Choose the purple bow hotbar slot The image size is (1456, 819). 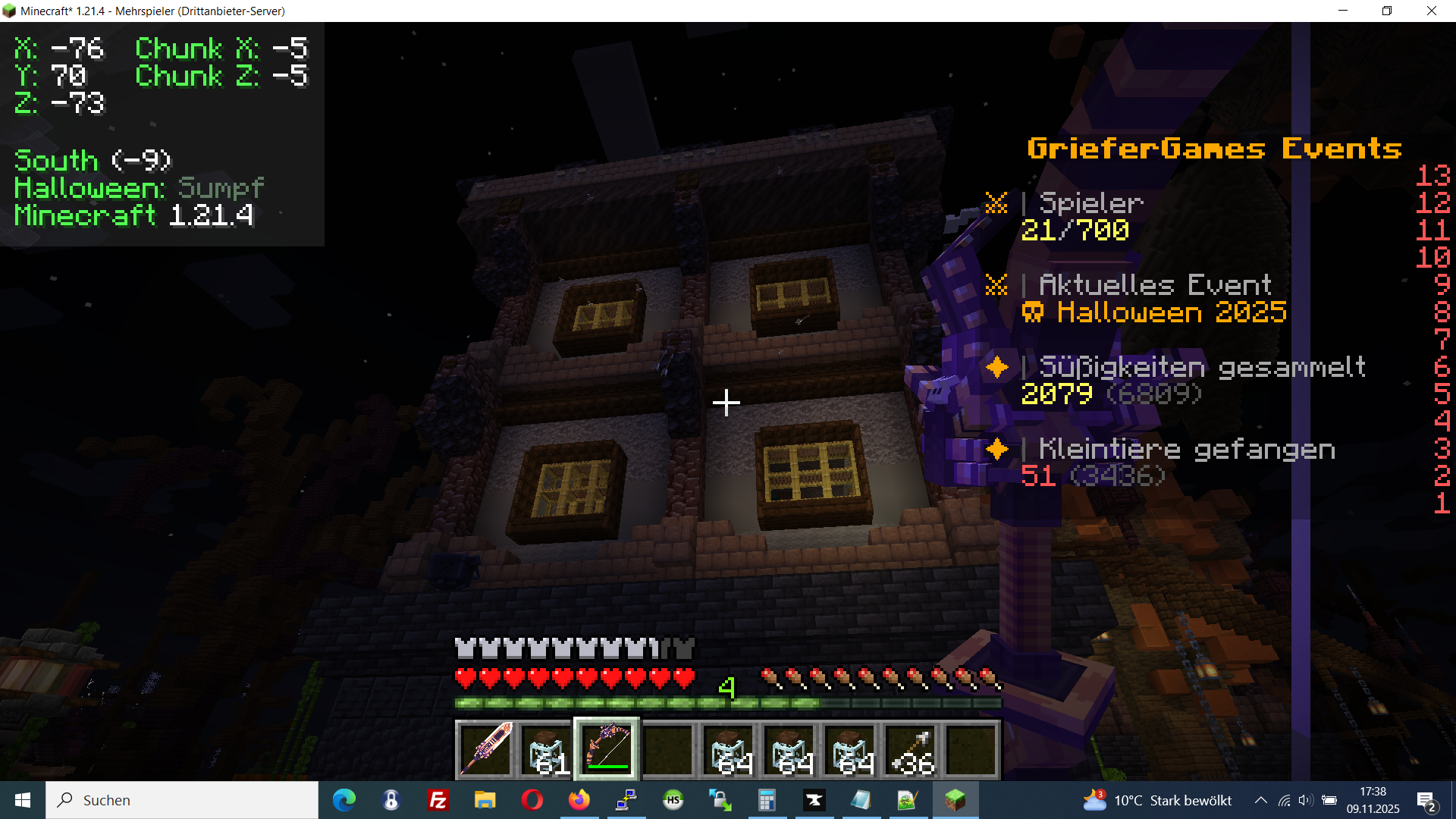click(x=607, y=749)
